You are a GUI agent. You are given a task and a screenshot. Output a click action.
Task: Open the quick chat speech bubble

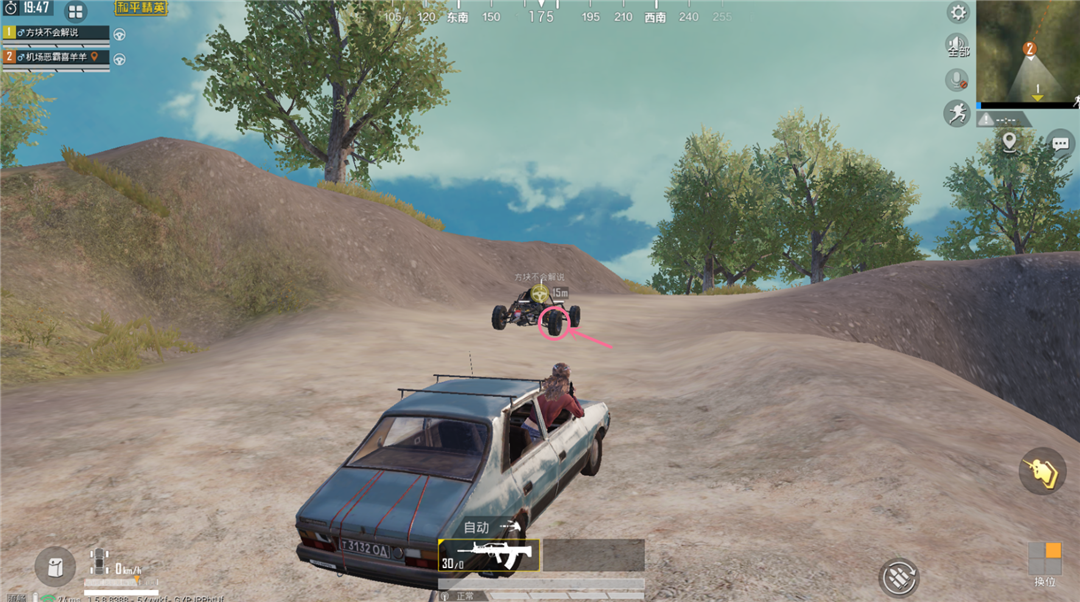[1061, 144]
